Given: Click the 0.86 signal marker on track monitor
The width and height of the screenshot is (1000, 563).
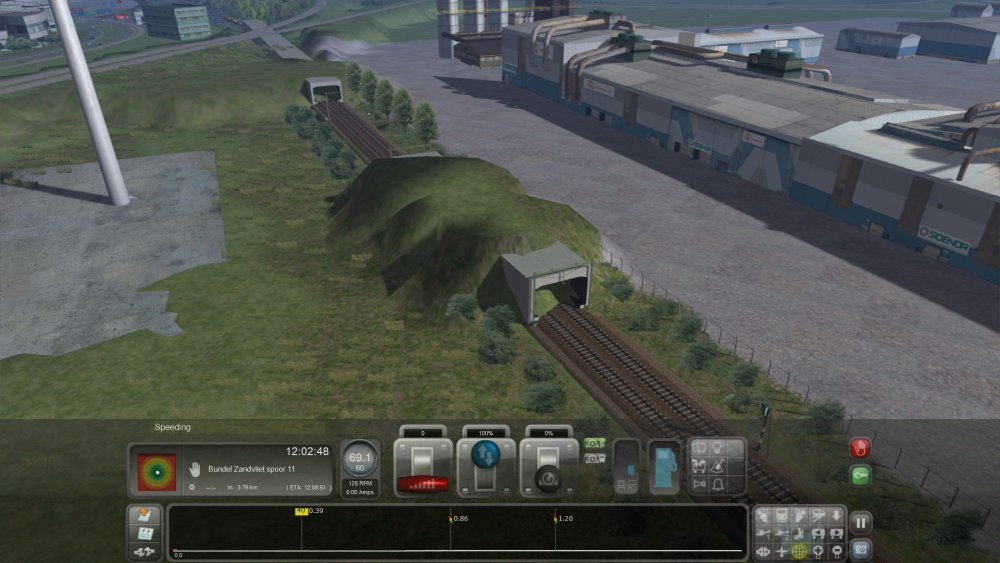Looking at the screenshot, I should coord(451,520).
